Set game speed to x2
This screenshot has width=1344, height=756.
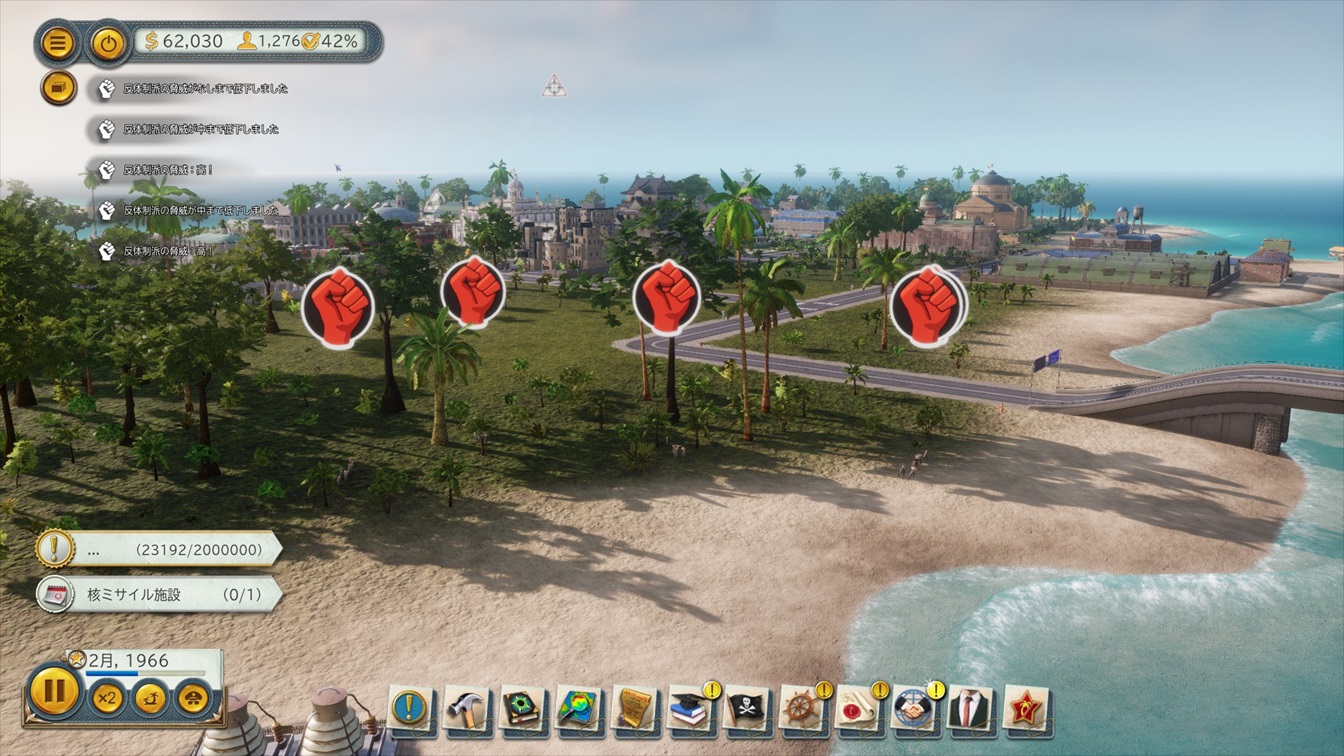click(x=107, y=697)
